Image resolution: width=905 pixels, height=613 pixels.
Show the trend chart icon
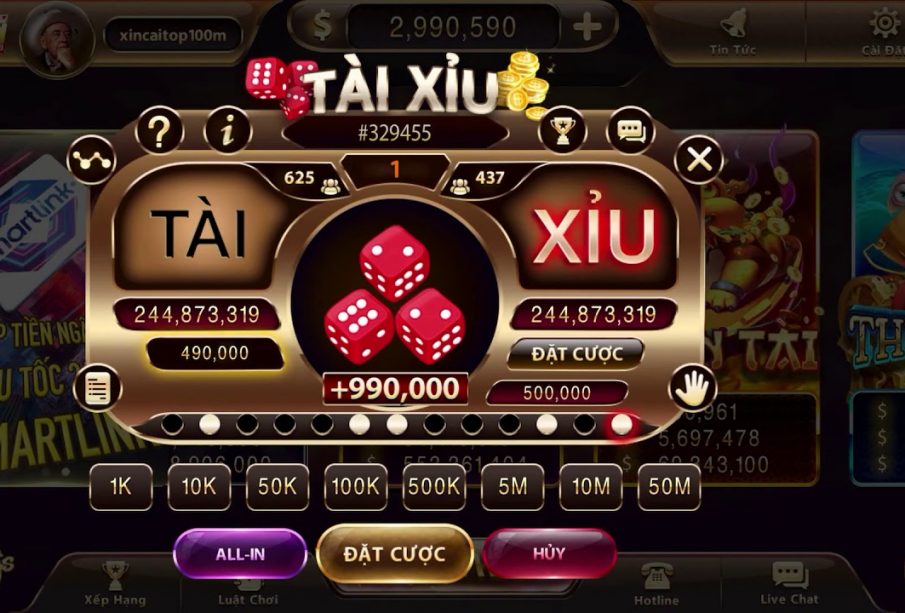tap(91, 159)
